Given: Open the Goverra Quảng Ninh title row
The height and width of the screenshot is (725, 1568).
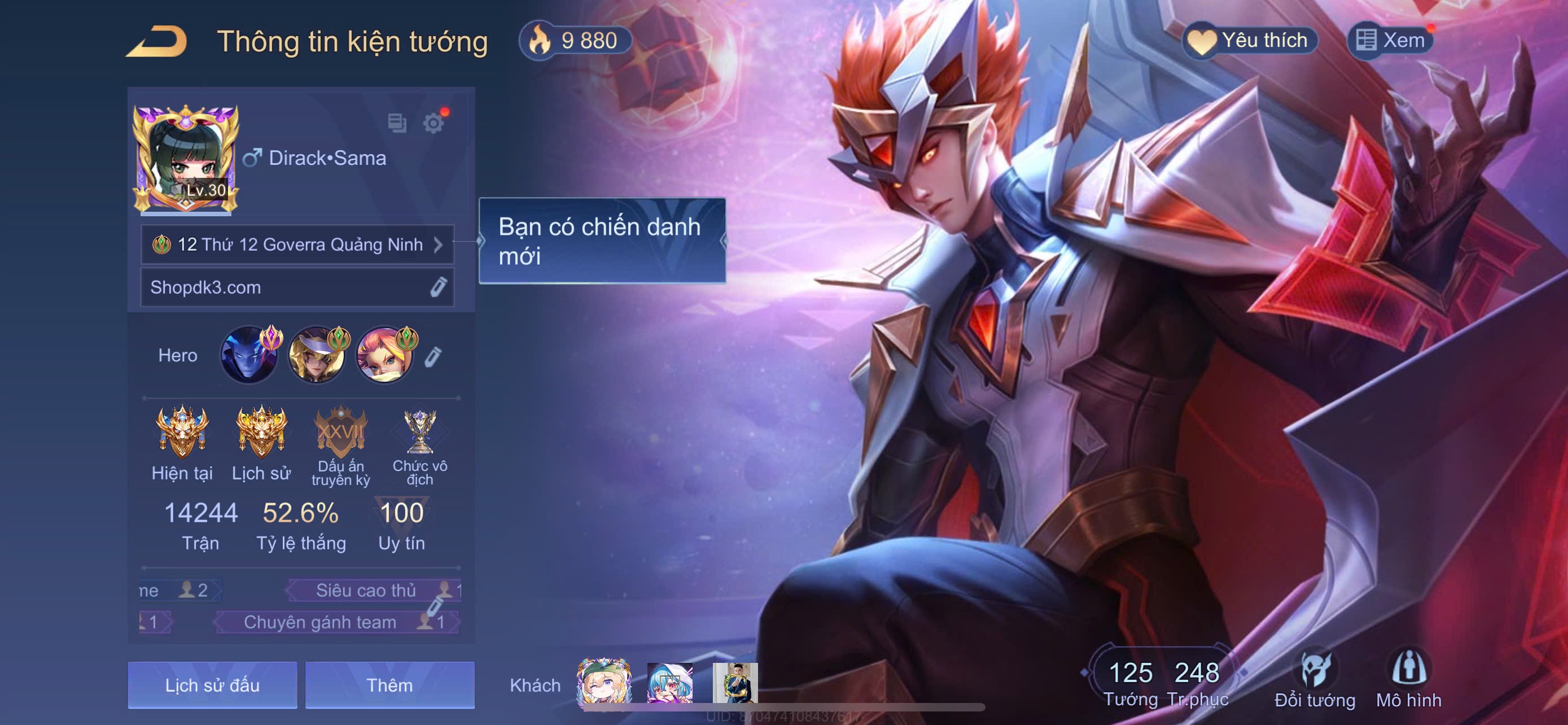Looking at the screenshot, I should [297, 244].
